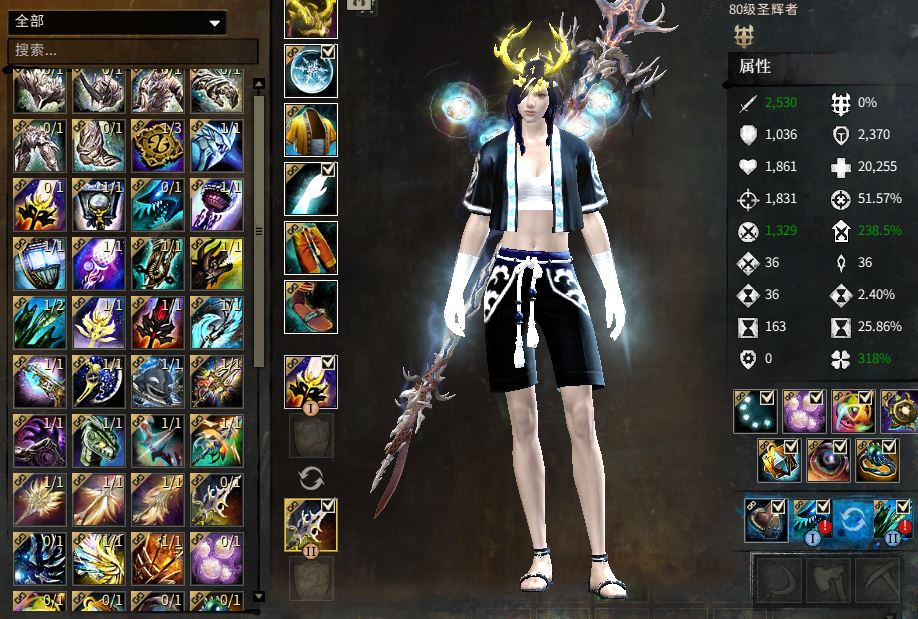Select weapon set II main-hand slot

click(x=311, y=525)
